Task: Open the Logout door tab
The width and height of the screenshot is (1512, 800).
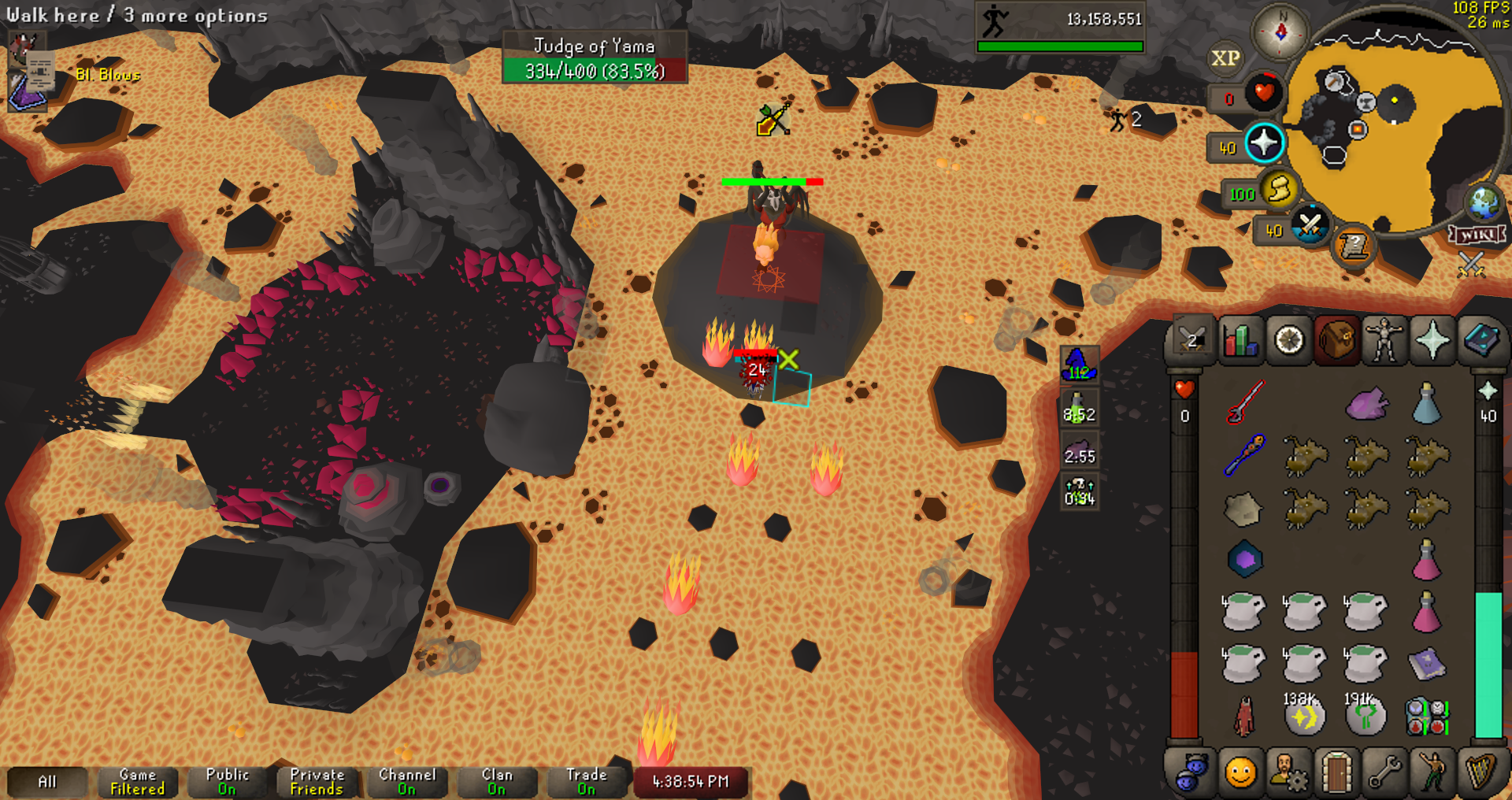Action: 1336,772
